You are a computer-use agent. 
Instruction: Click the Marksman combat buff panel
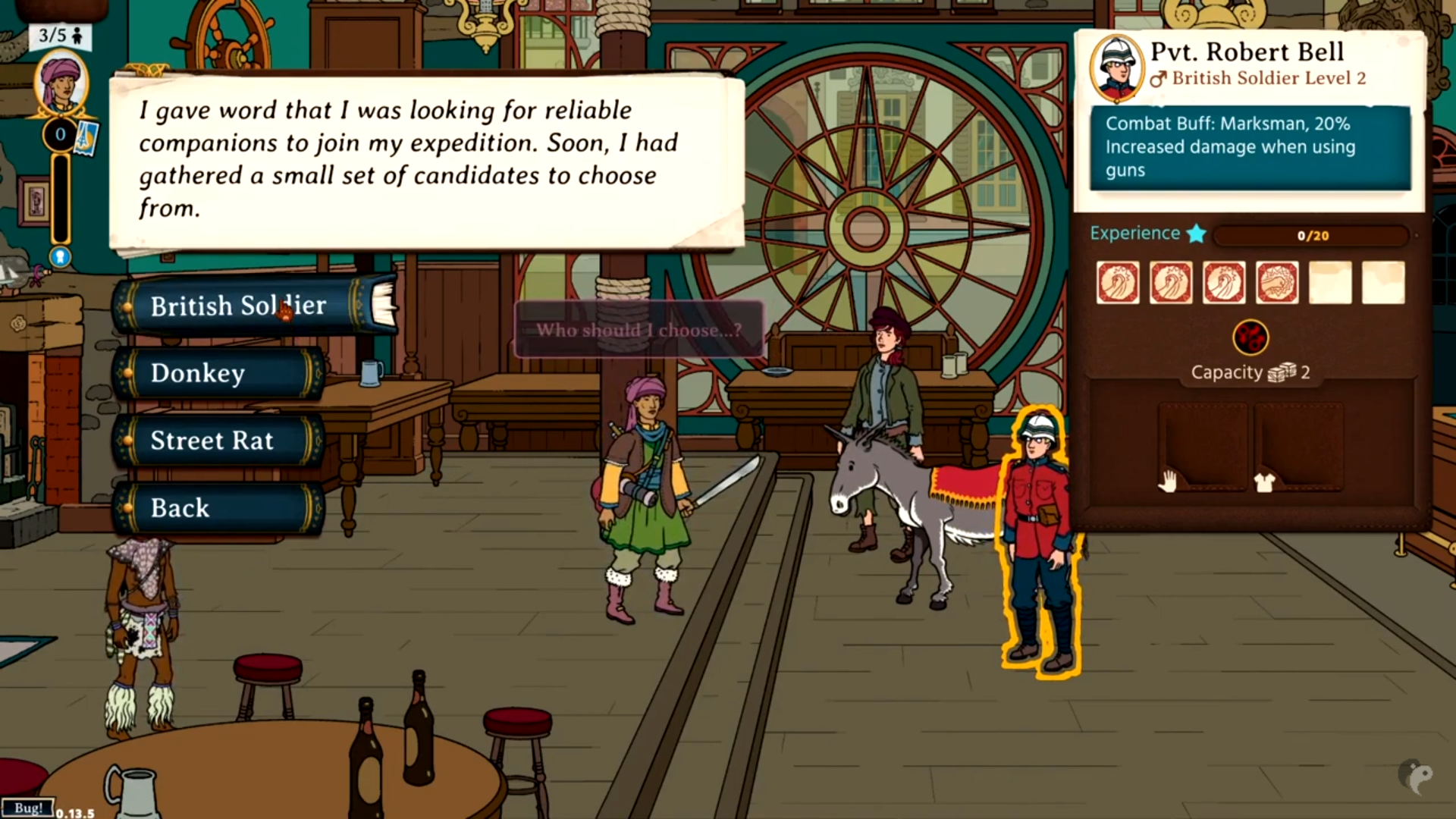1250,147
